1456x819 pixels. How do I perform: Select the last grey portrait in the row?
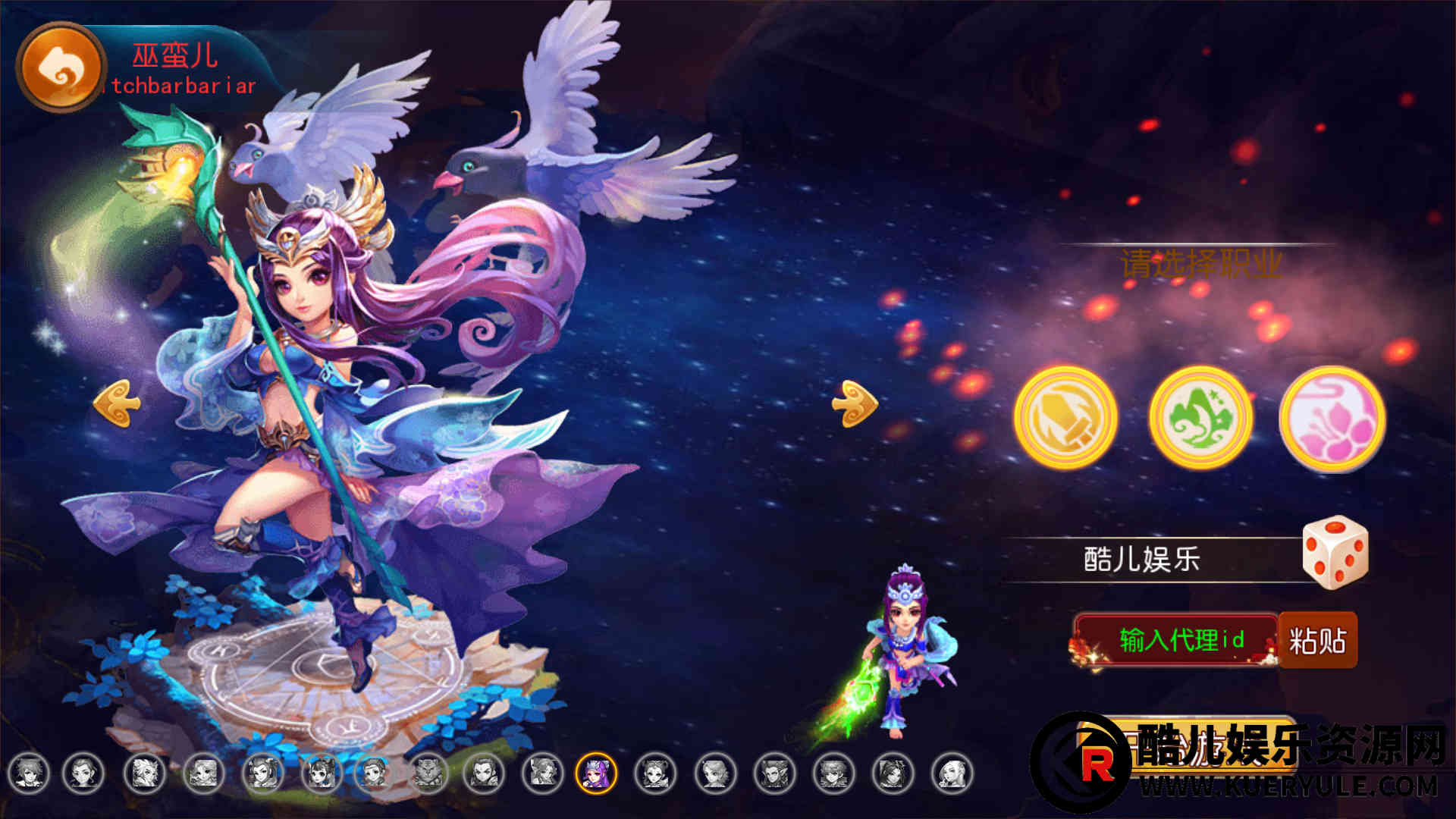coord(952,773)
